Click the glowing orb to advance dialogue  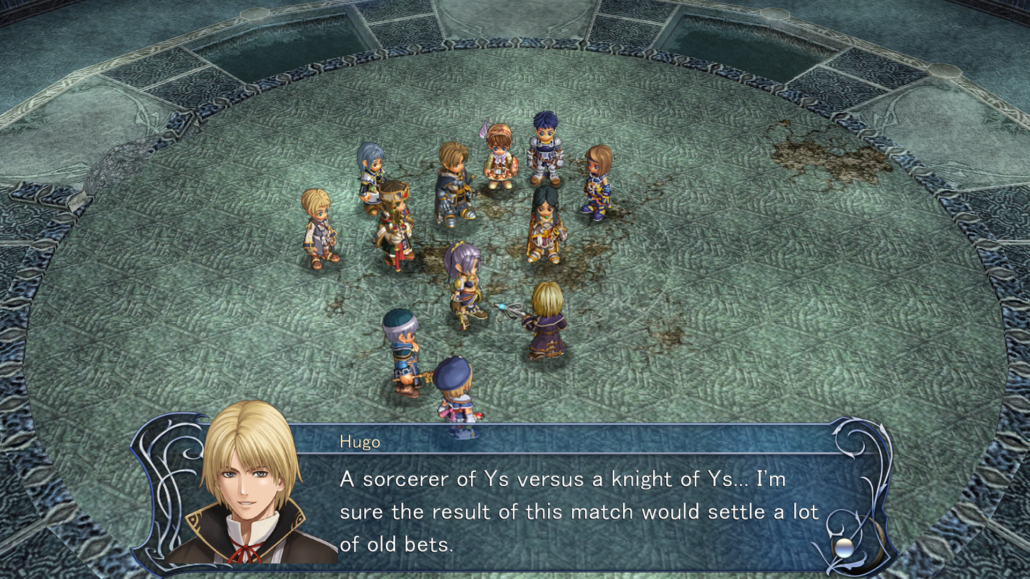point(845,547)
